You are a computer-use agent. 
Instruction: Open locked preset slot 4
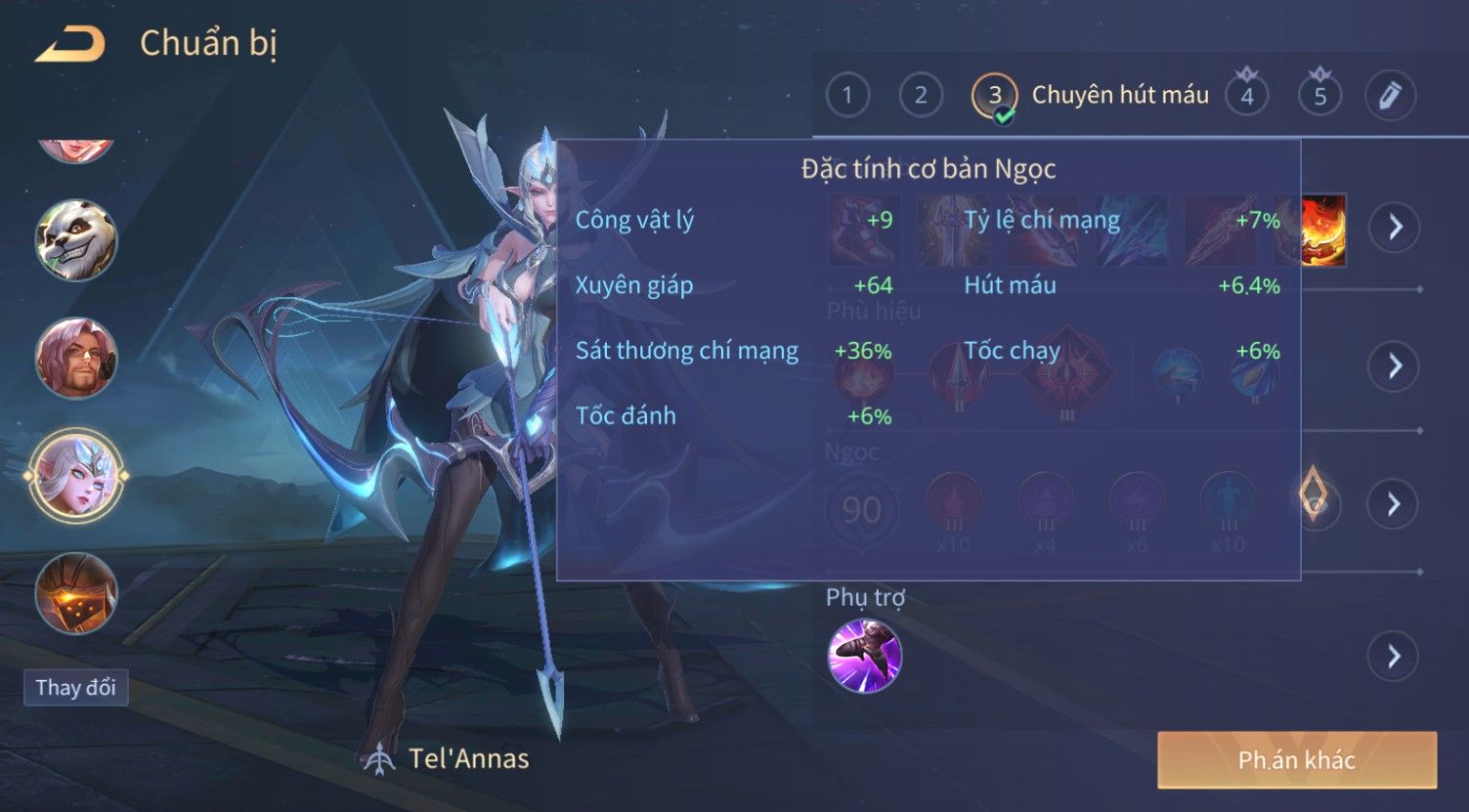point(1246,95)
